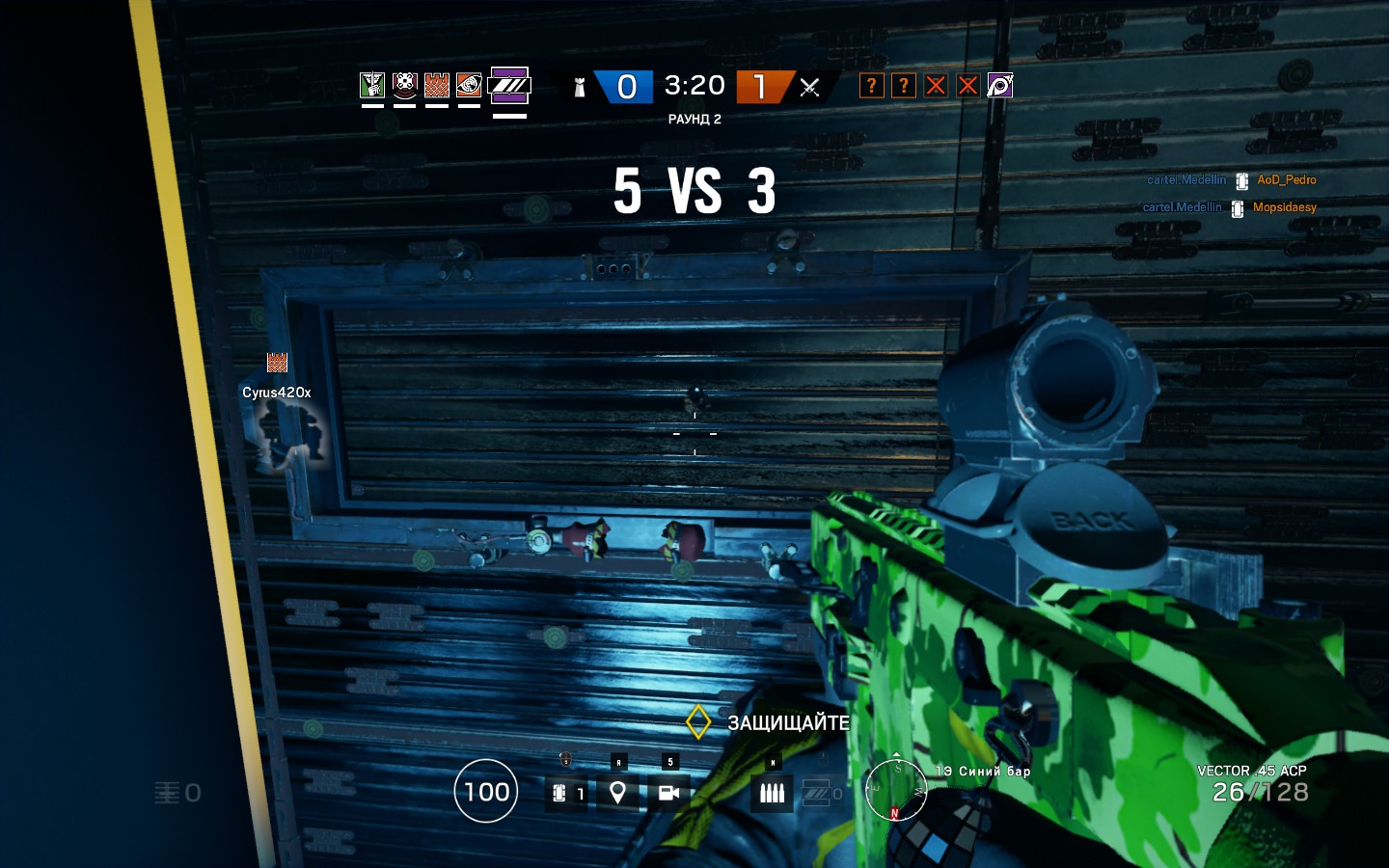1389x868 pixels.
Task: Click the РАУНД 2 label
Action: click(694, 119)
